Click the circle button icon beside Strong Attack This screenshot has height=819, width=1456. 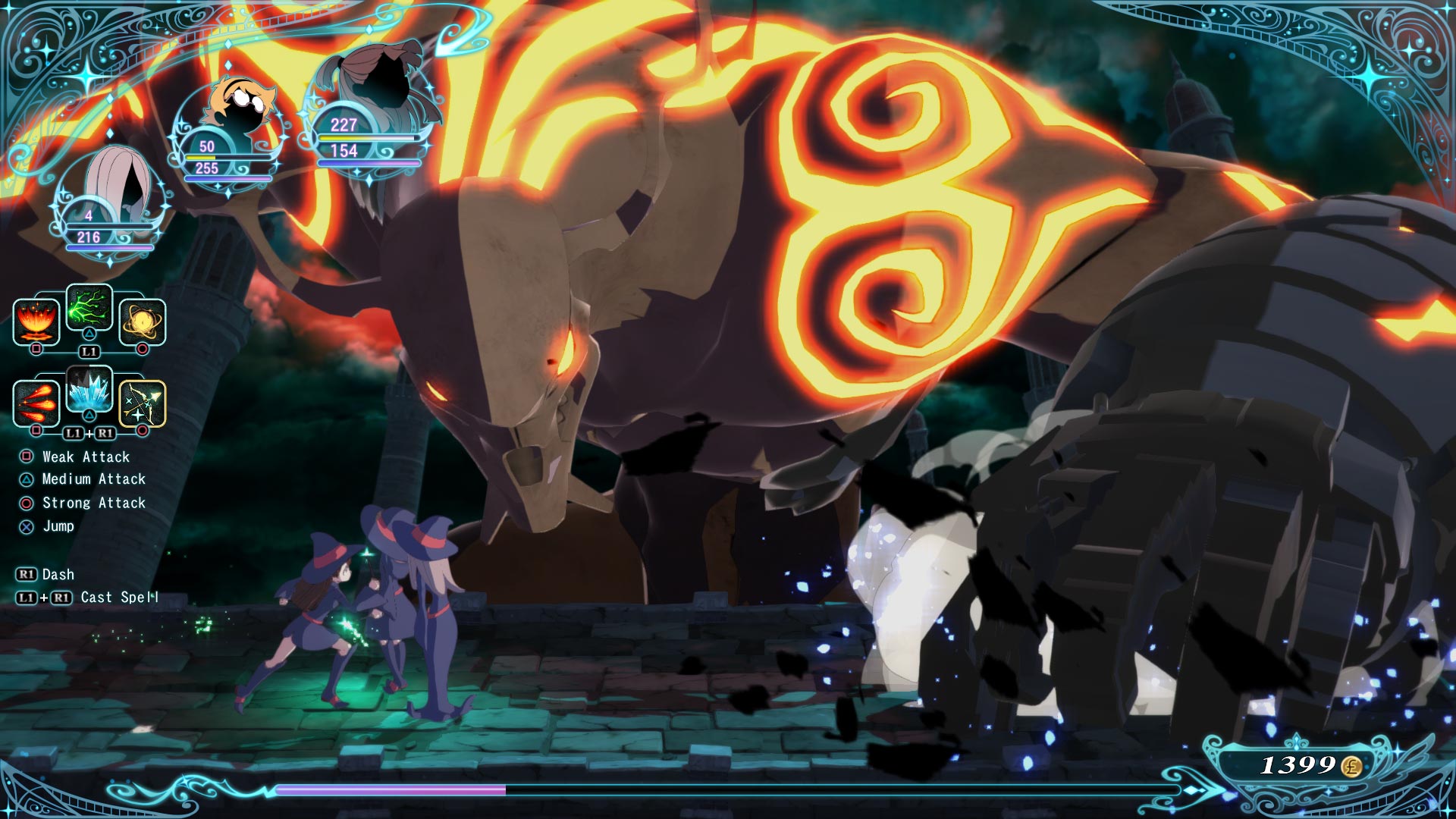pyautogui.click(x=25, y=502)
